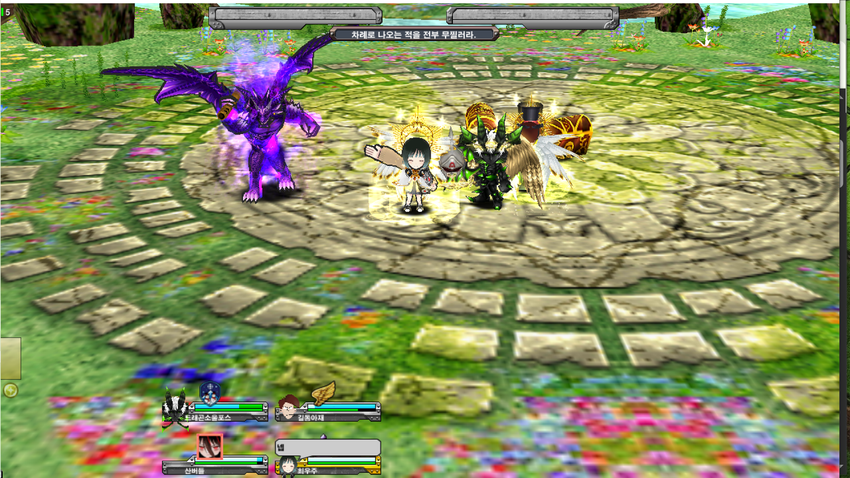Select the 산버들 party member panel
Screen dimensions: 850x478
click(228, 464)
